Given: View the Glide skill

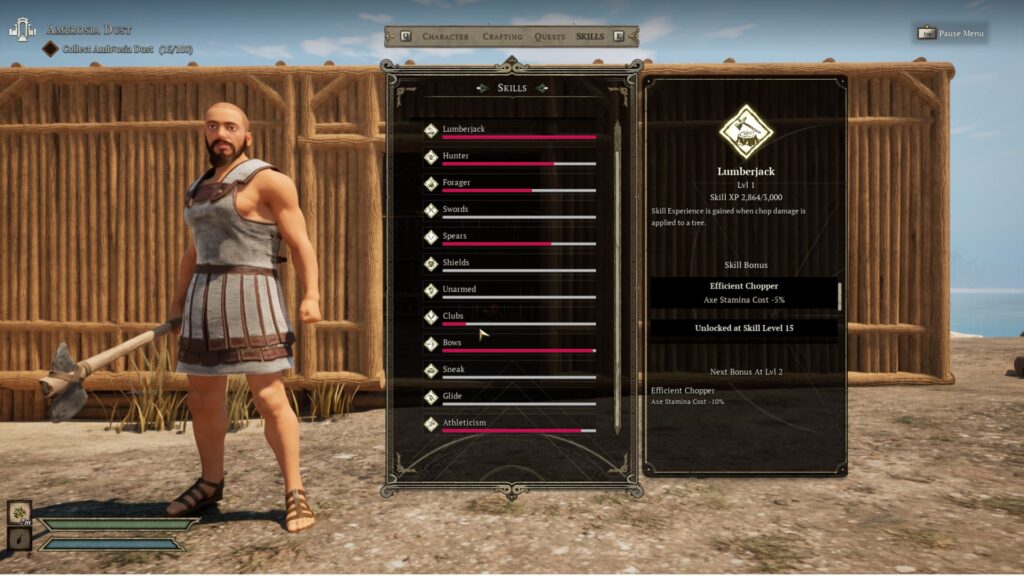Looking at the screenshot, I should (x=510, y=397).
